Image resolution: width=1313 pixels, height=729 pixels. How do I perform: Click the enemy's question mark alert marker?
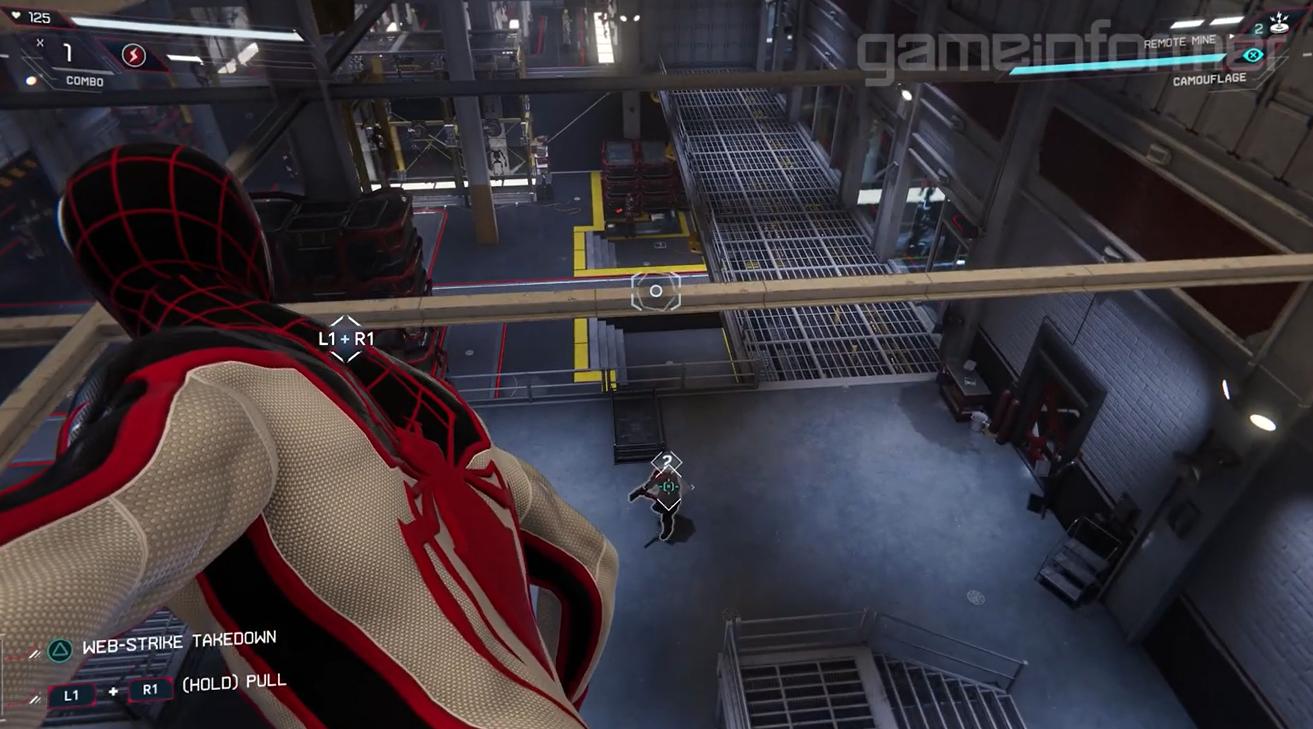pos(667,462)
